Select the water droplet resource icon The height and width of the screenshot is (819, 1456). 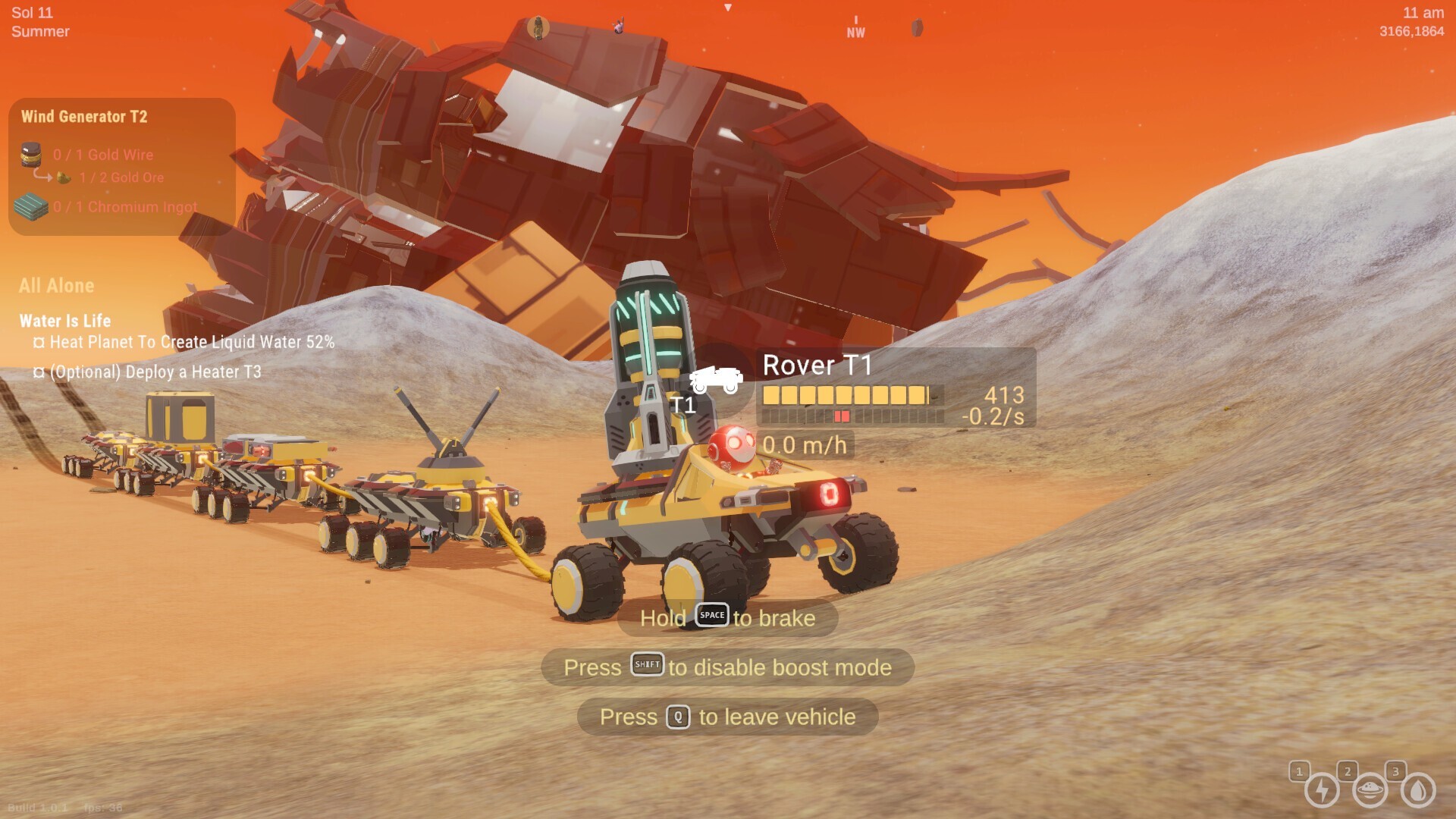click(x=1417, y=791)
